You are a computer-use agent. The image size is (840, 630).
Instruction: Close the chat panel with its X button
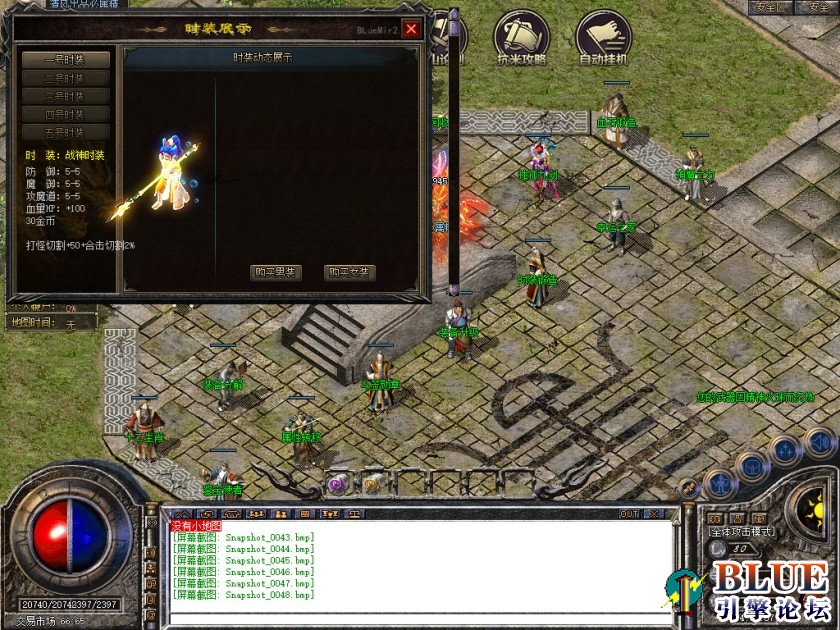pyautogui.click(x=655, y=514)
